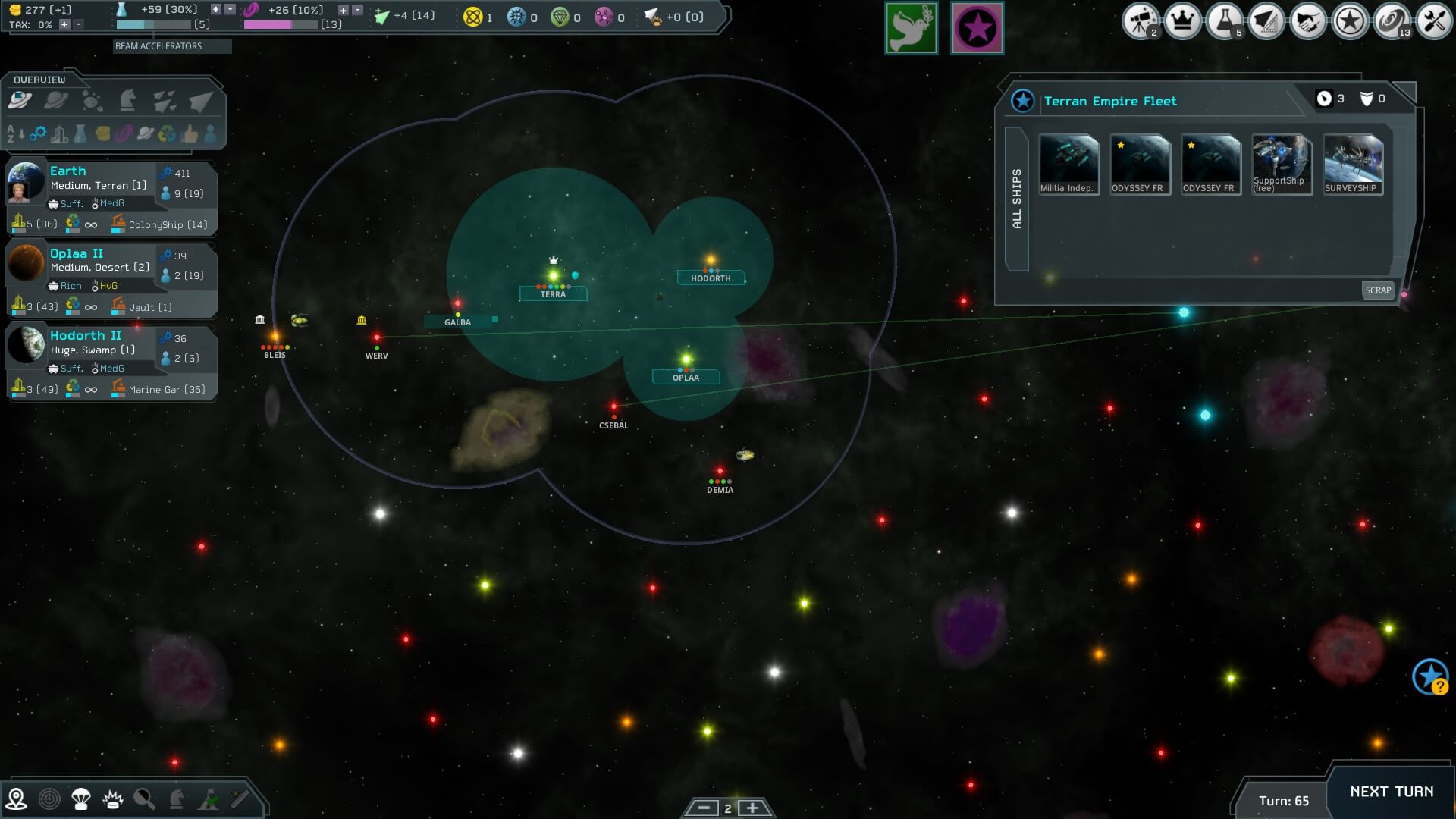This screenshot has height=819, width=1456.
Task: Zoom out with the minus button
Action: (x=704, y=808)
